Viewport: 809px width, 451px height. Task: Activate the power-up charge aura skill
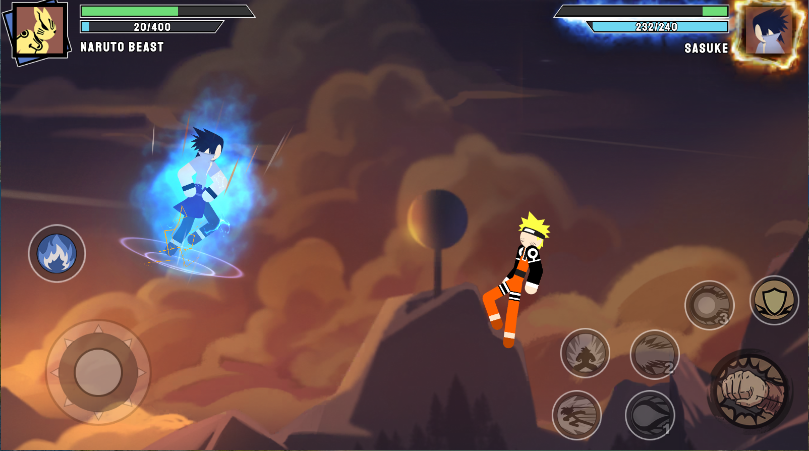click(585, 353)
